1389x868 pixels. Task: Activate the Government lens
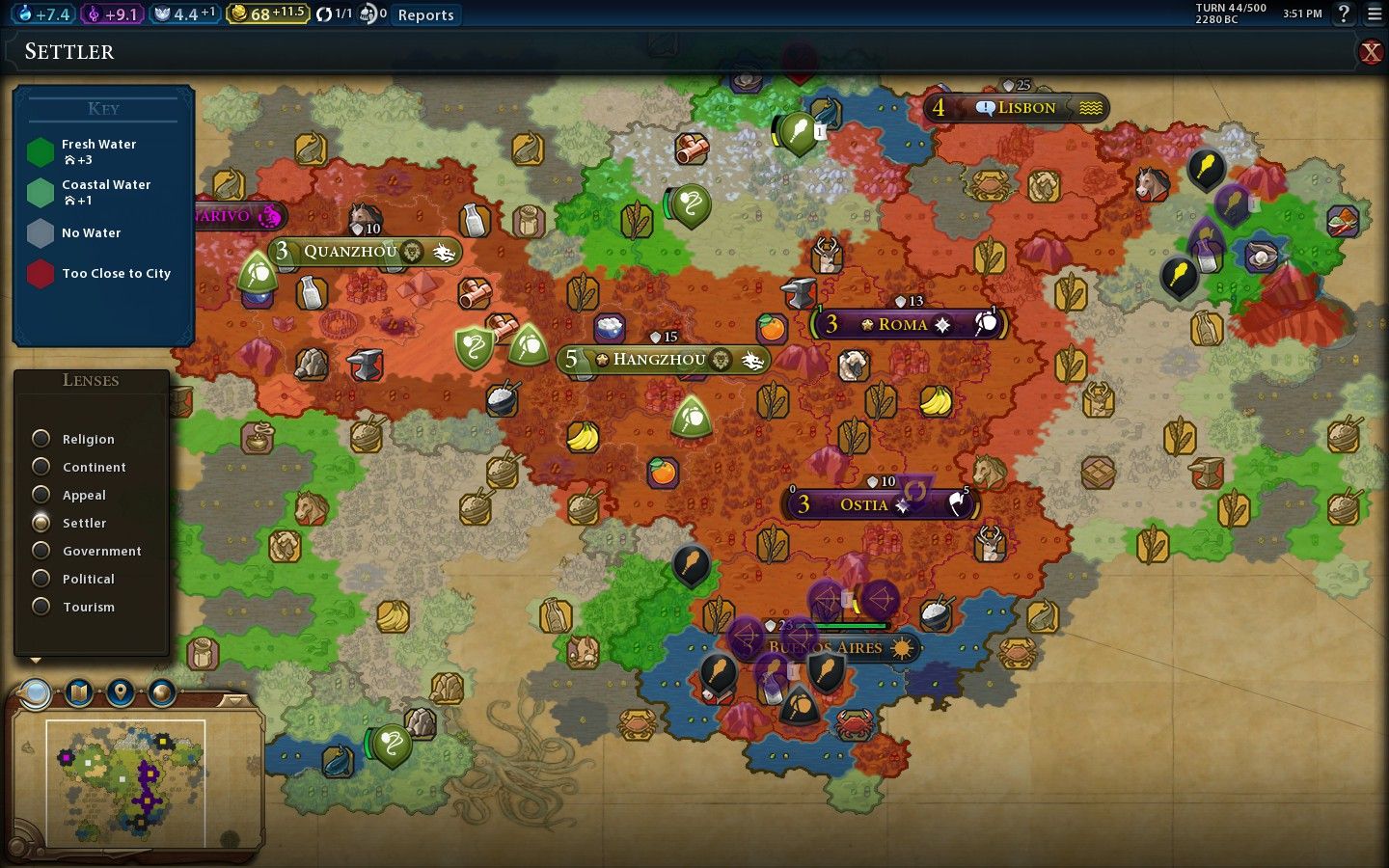[41, 551]
